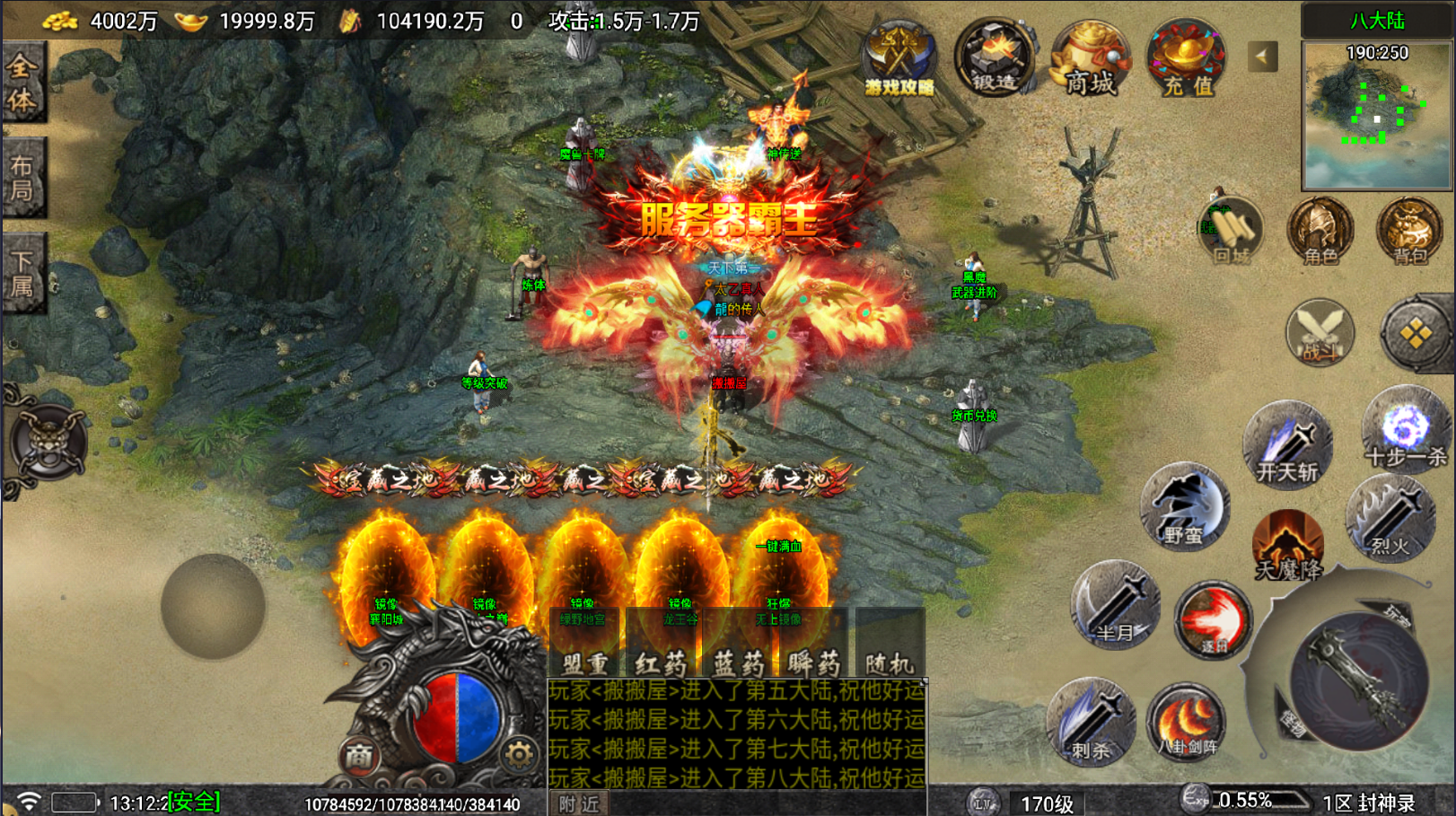Screen dimensions: 1456x816
Task: Open the 背包 backpack
Action: click(x=1409, y=232)
